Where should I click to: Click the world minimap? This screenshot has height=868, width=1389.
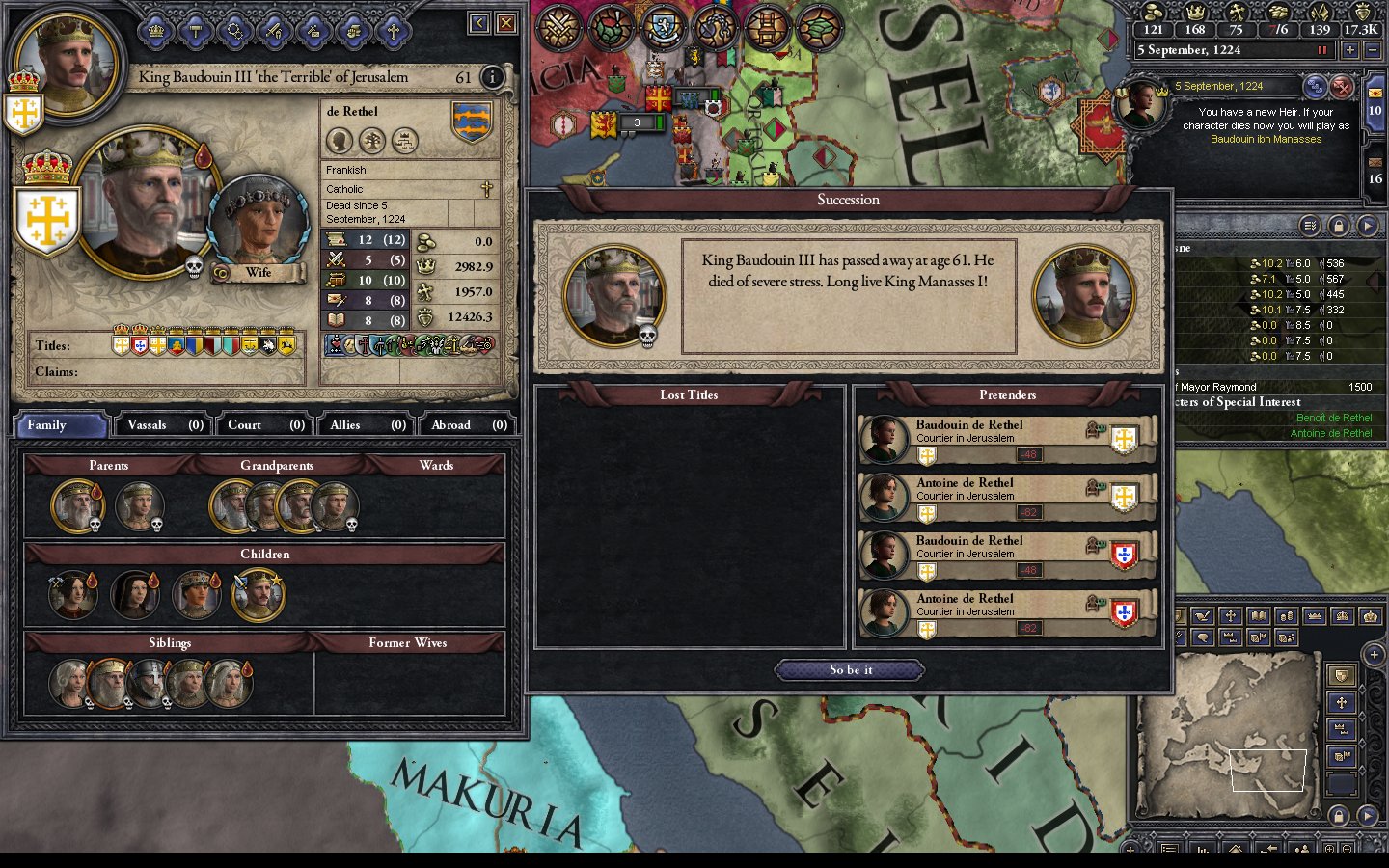pos(1228,722)
